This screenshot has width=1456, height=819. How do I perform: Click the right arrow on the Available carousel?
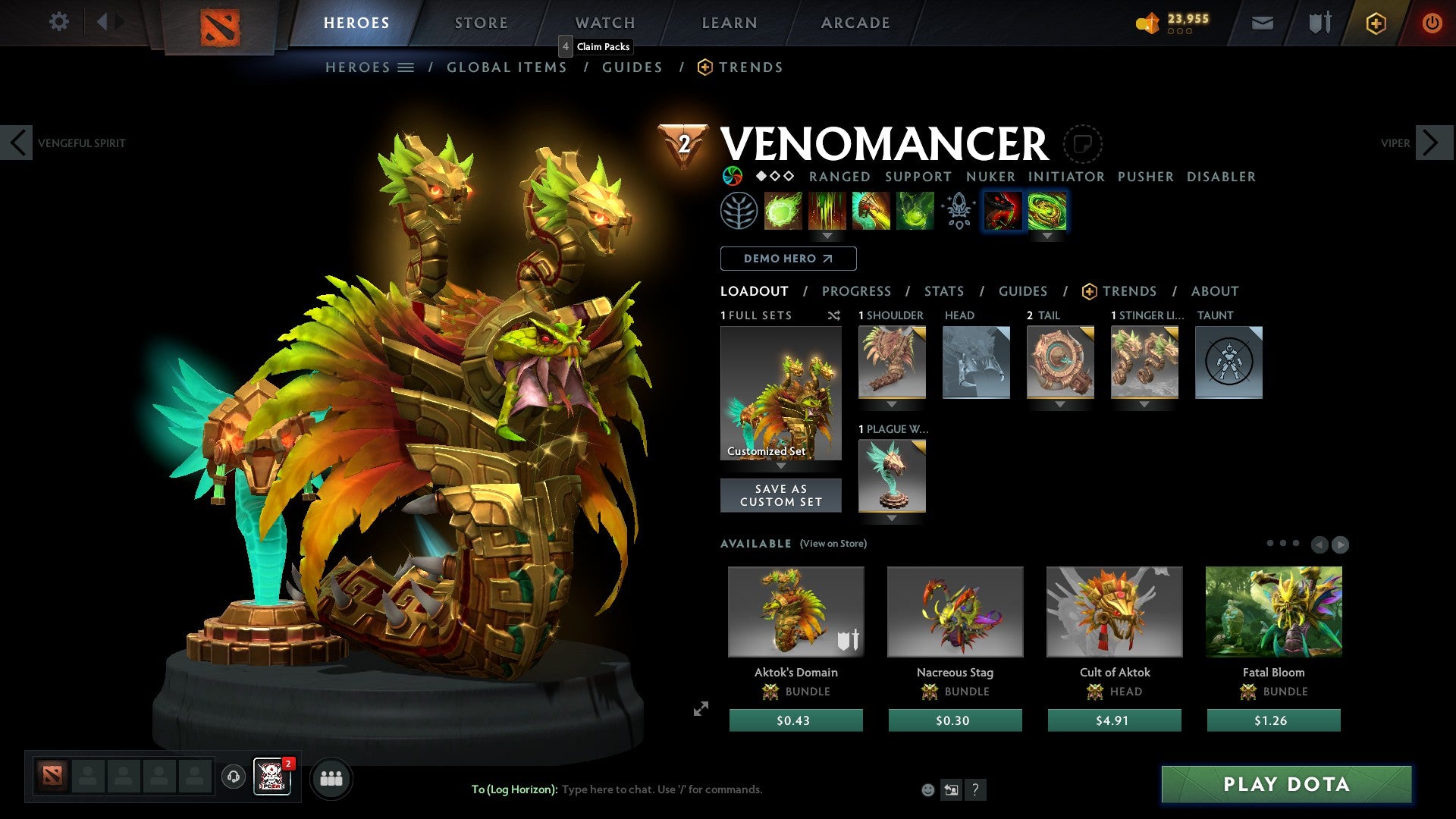1341,544
